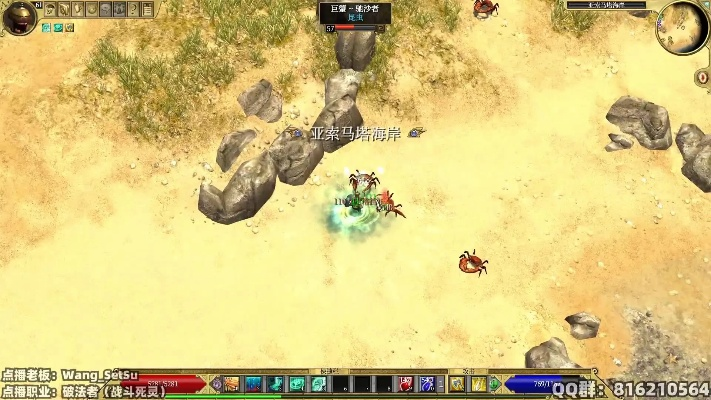
Task: Select the first skill on the hotbar
Action: [231, 384]
